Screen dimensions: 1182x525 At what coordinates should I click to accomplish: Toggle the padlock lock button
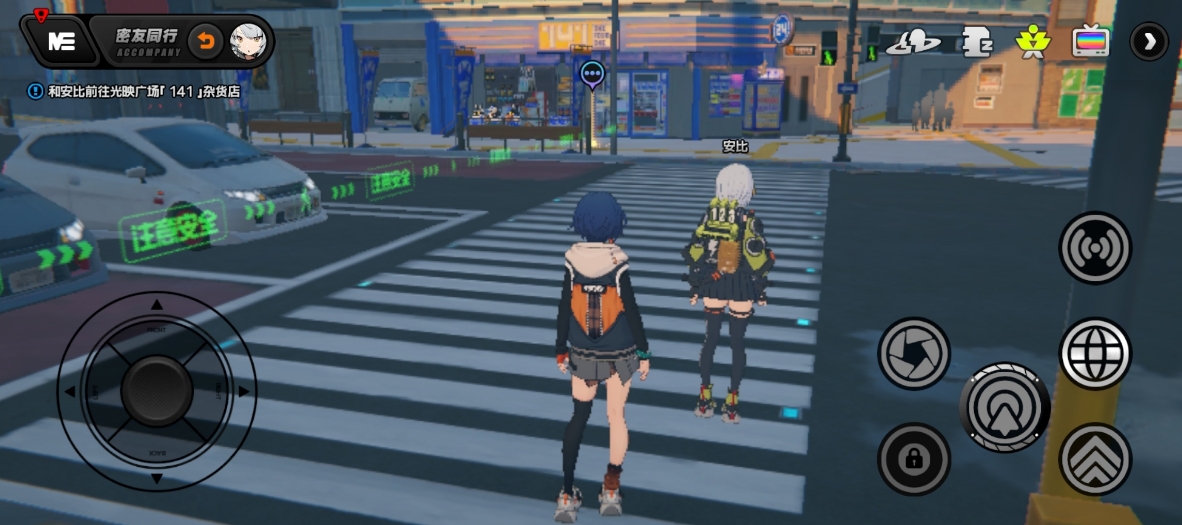click(x=914, y=459)
